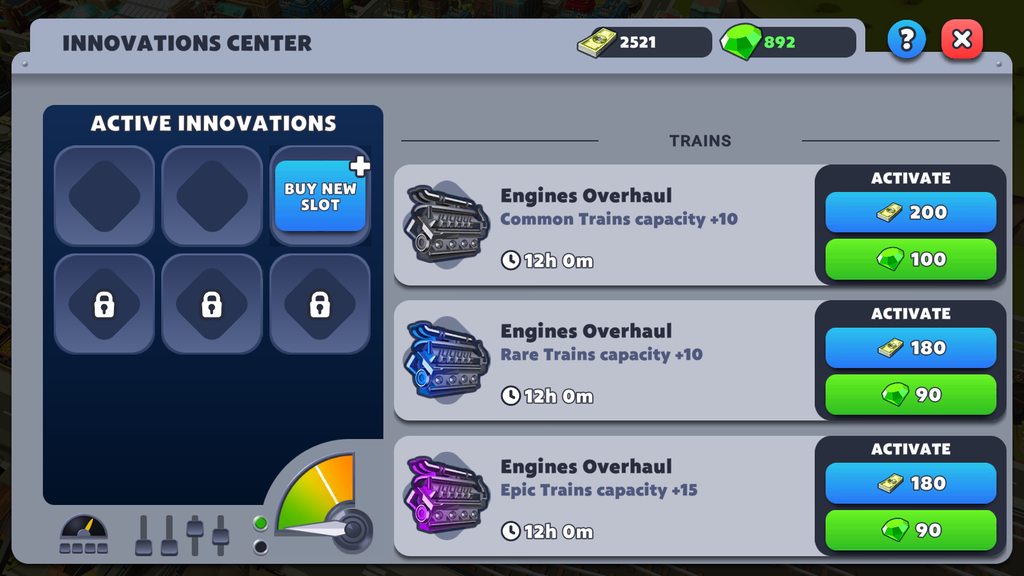This screenshot has width=1024, height=576.
Task: Activate Epic Trains overhaul with gems
Action: [x=910, y=530]
